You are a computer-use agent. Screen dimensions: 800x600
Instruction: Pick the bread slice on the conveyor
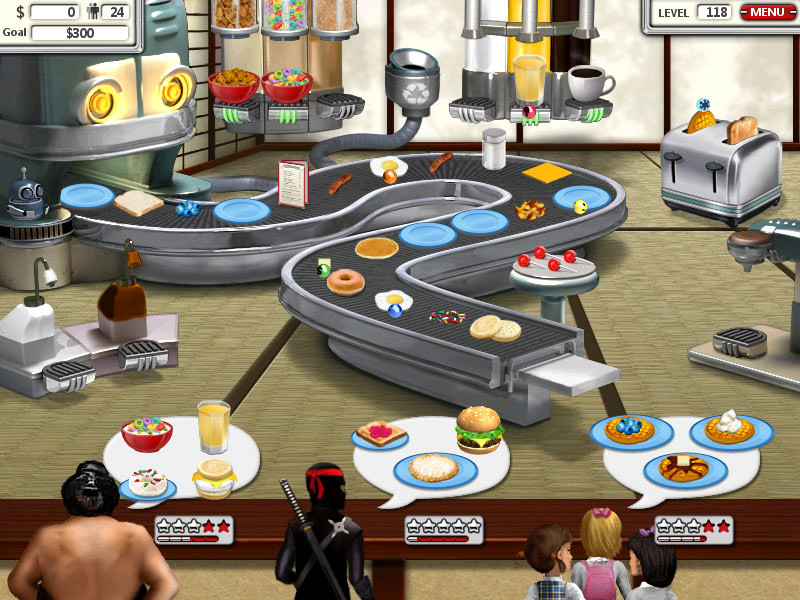[x=138, y=202]
